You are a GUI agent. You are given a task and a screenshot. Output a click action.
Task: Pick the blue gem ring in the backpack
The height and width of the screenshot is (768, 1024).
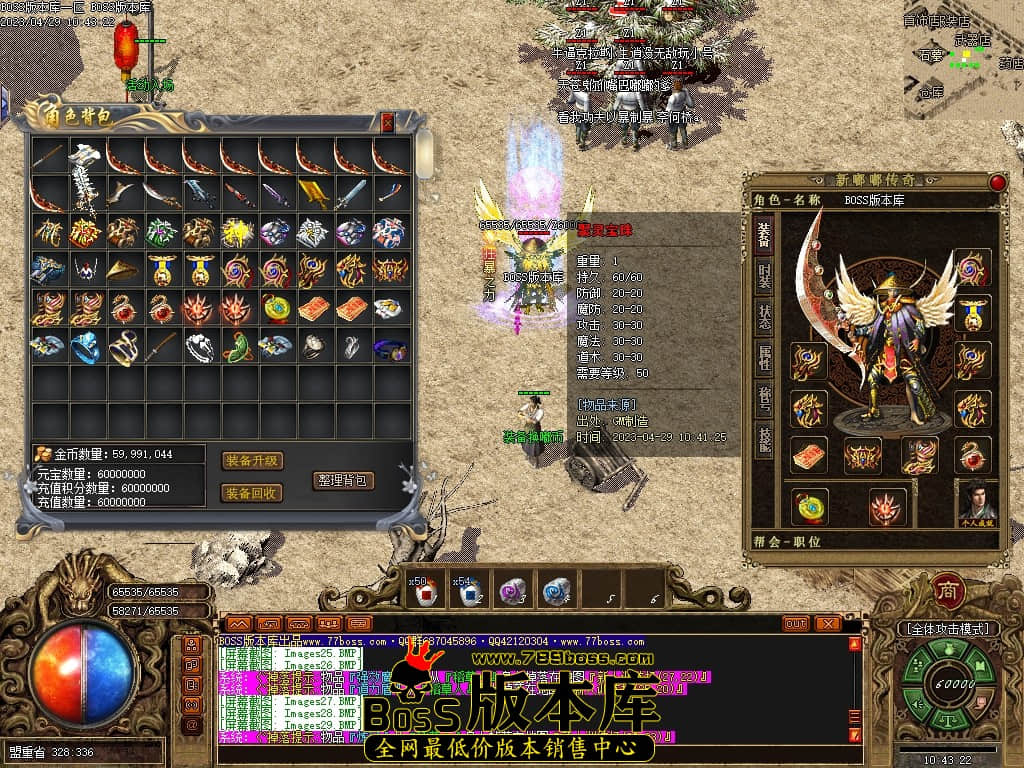tap(87, 347)
